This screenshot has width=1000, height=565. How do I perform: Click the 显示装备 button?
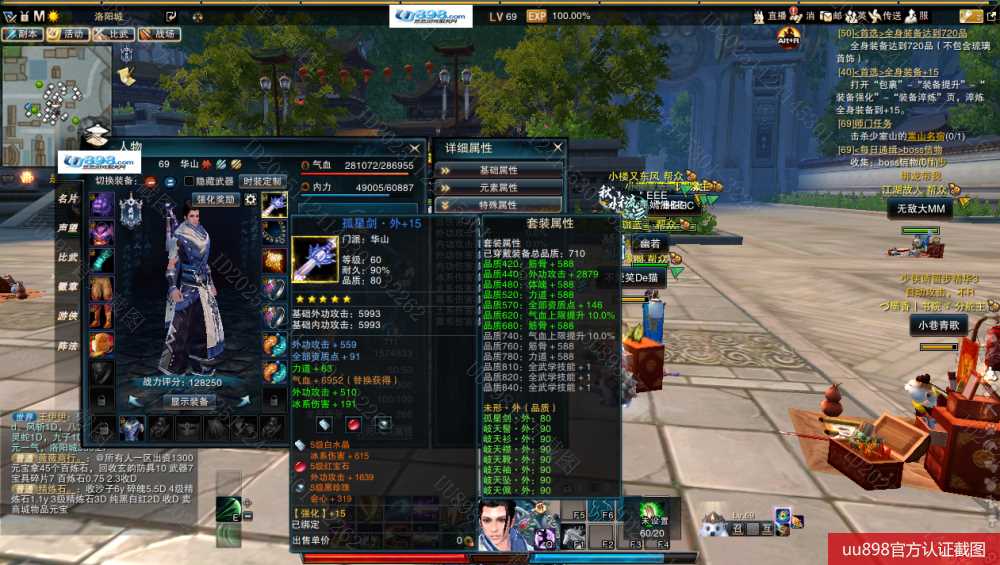coord(188,401)
